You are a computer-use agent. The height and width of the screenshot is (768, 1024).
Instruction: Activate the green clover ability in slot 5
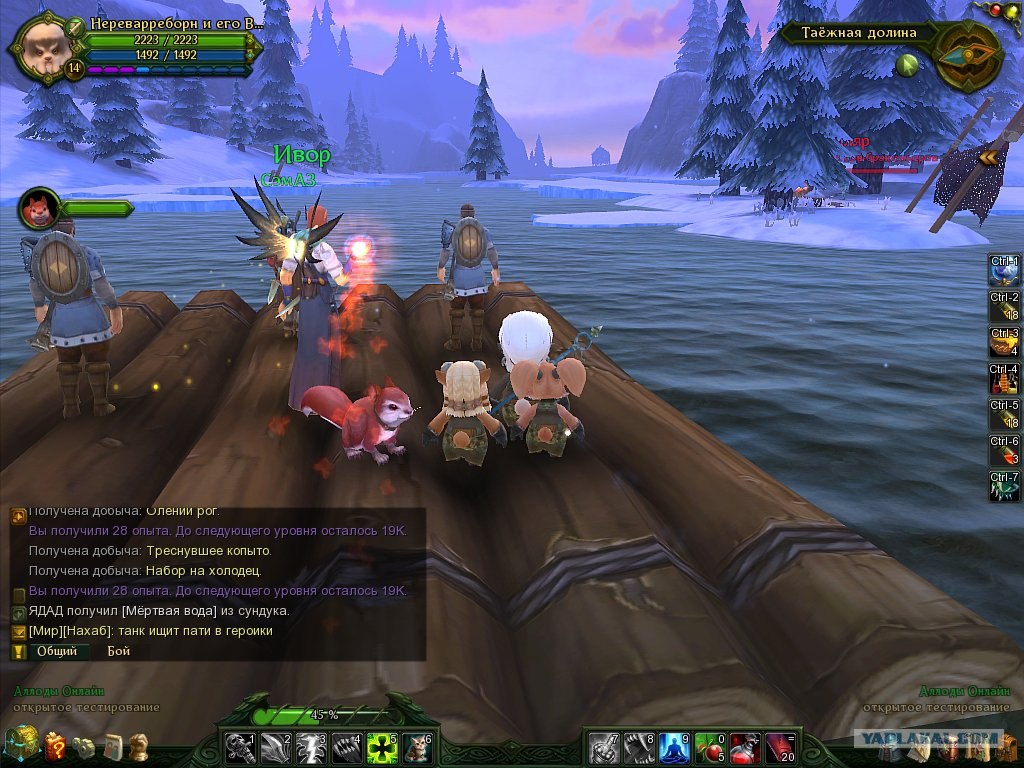point(381,747)
